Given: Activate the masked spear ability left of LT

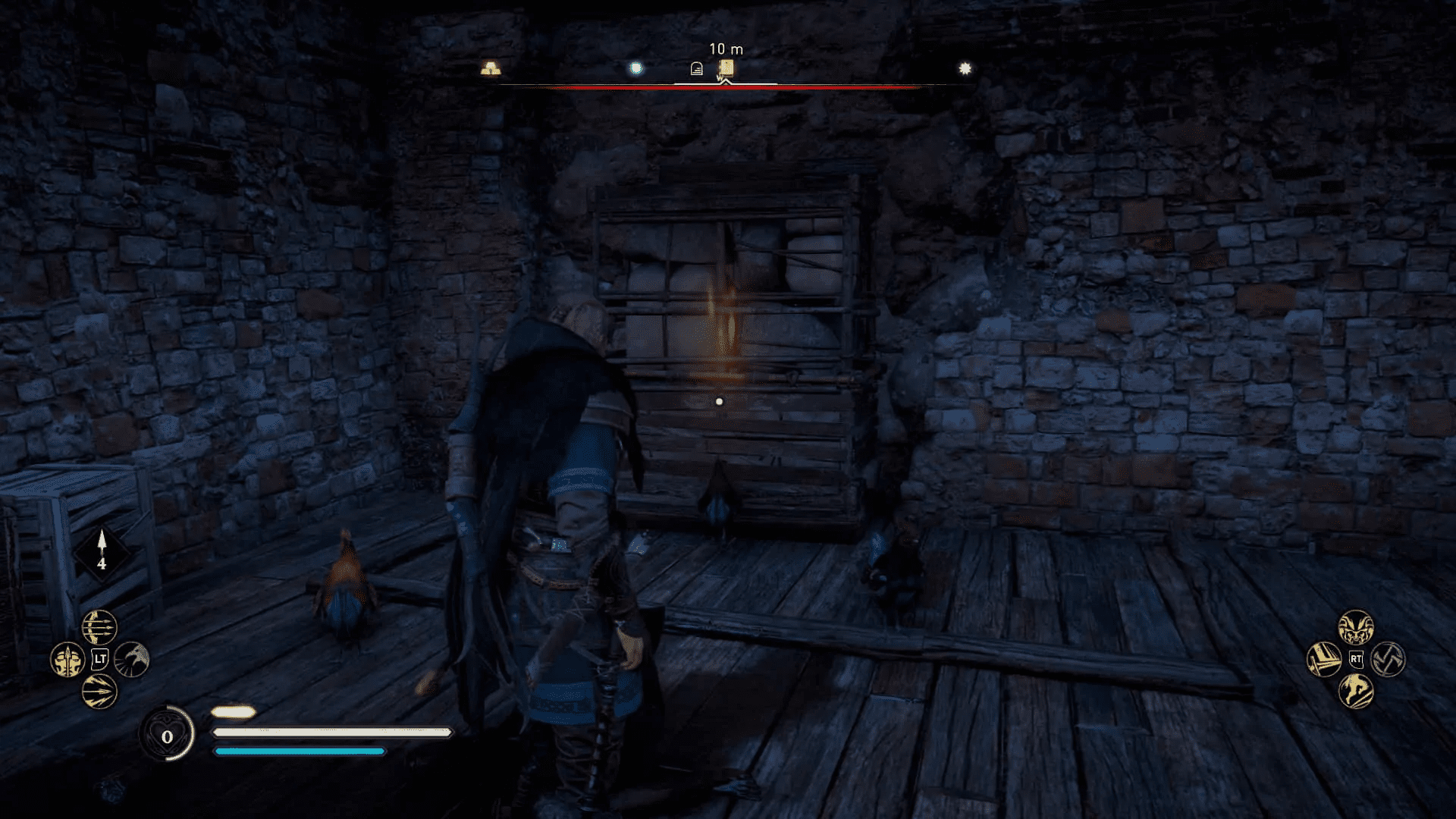Looking at the screenshot, I should 68,660.
